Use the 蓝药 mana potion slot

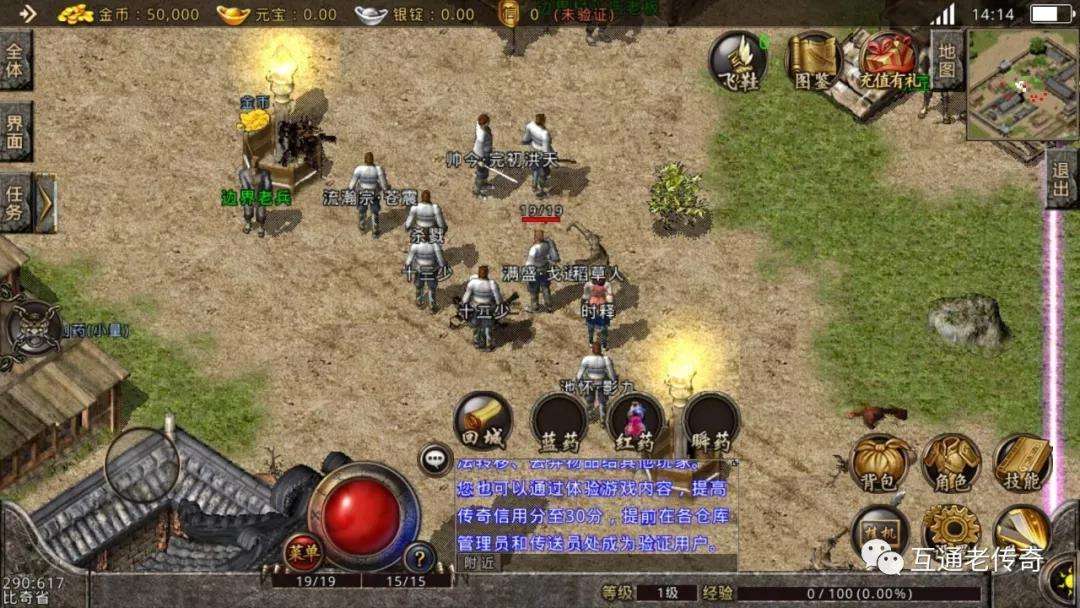(558, 420)
